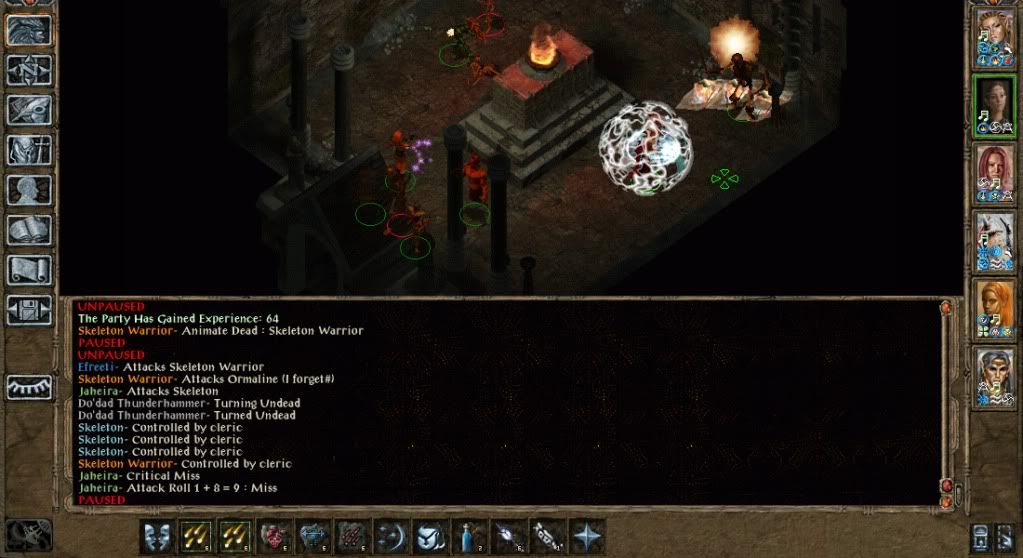Use the blue potion quick item
This screenshot has width=1023, height=558.
tap(469, 535)
